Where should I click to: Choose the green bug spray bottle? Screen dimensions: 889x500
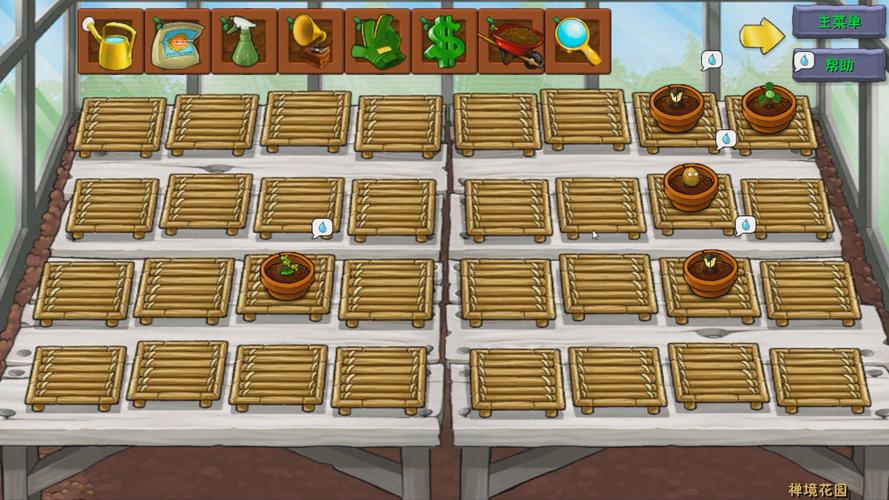coord(244,43)
